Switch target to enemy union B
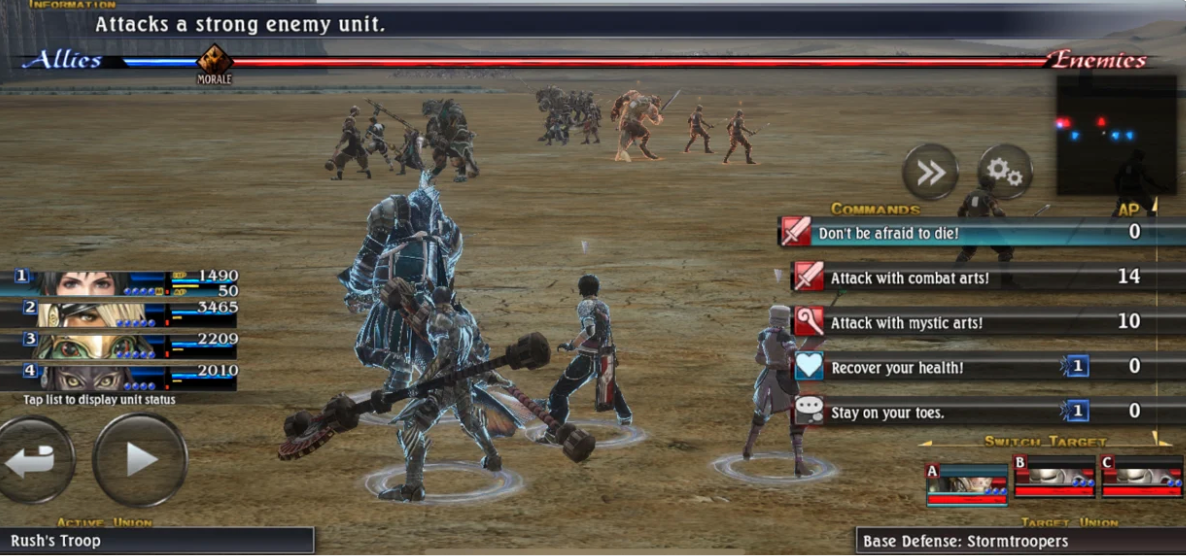1186x556 pixels. 1054,478
